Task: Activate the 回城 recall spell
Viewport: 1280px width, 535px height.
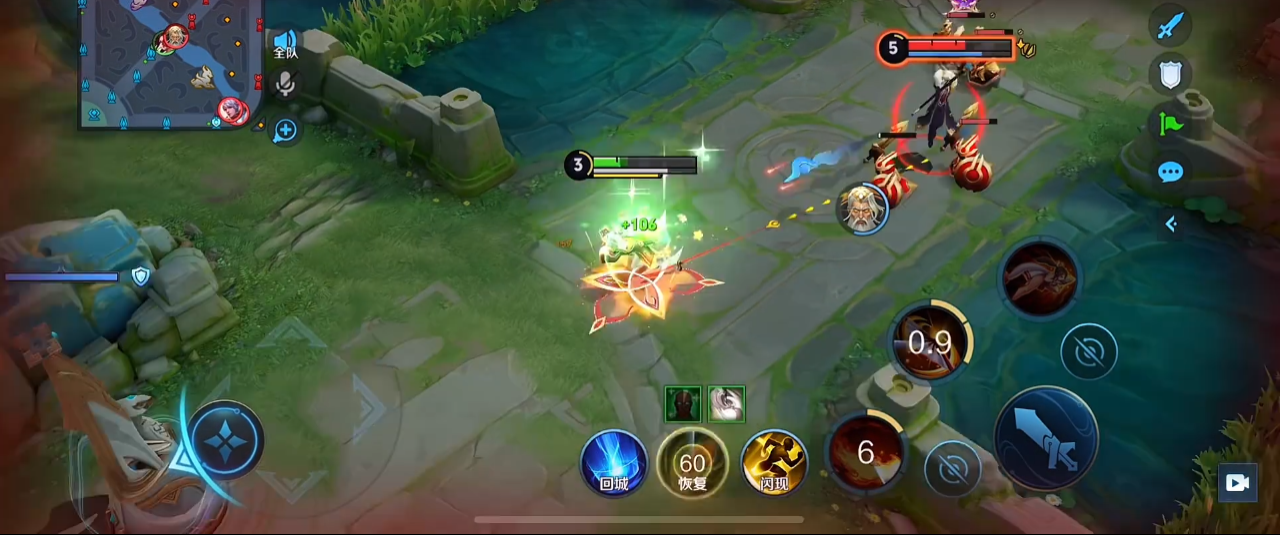Action: pyautogui.click(x=614, y=463)
